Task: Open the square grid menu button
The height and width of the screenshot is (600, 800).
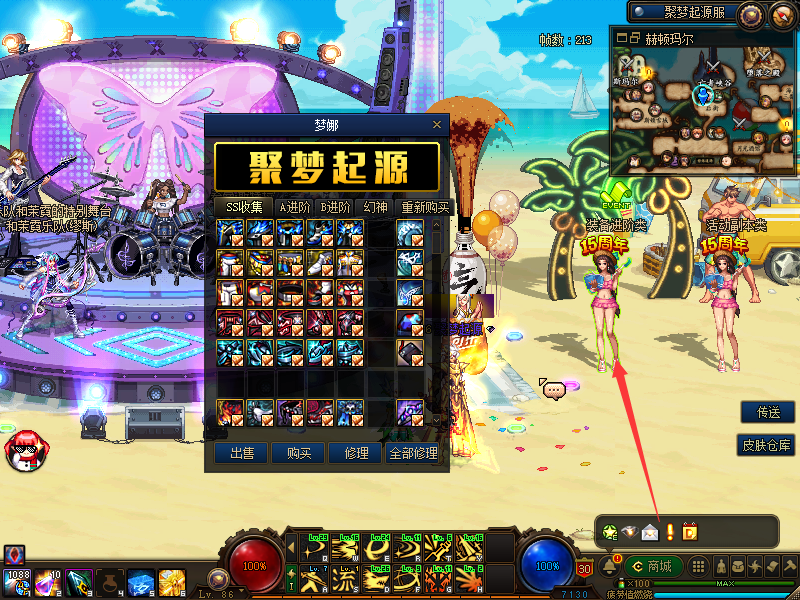Action: (698, 566)
